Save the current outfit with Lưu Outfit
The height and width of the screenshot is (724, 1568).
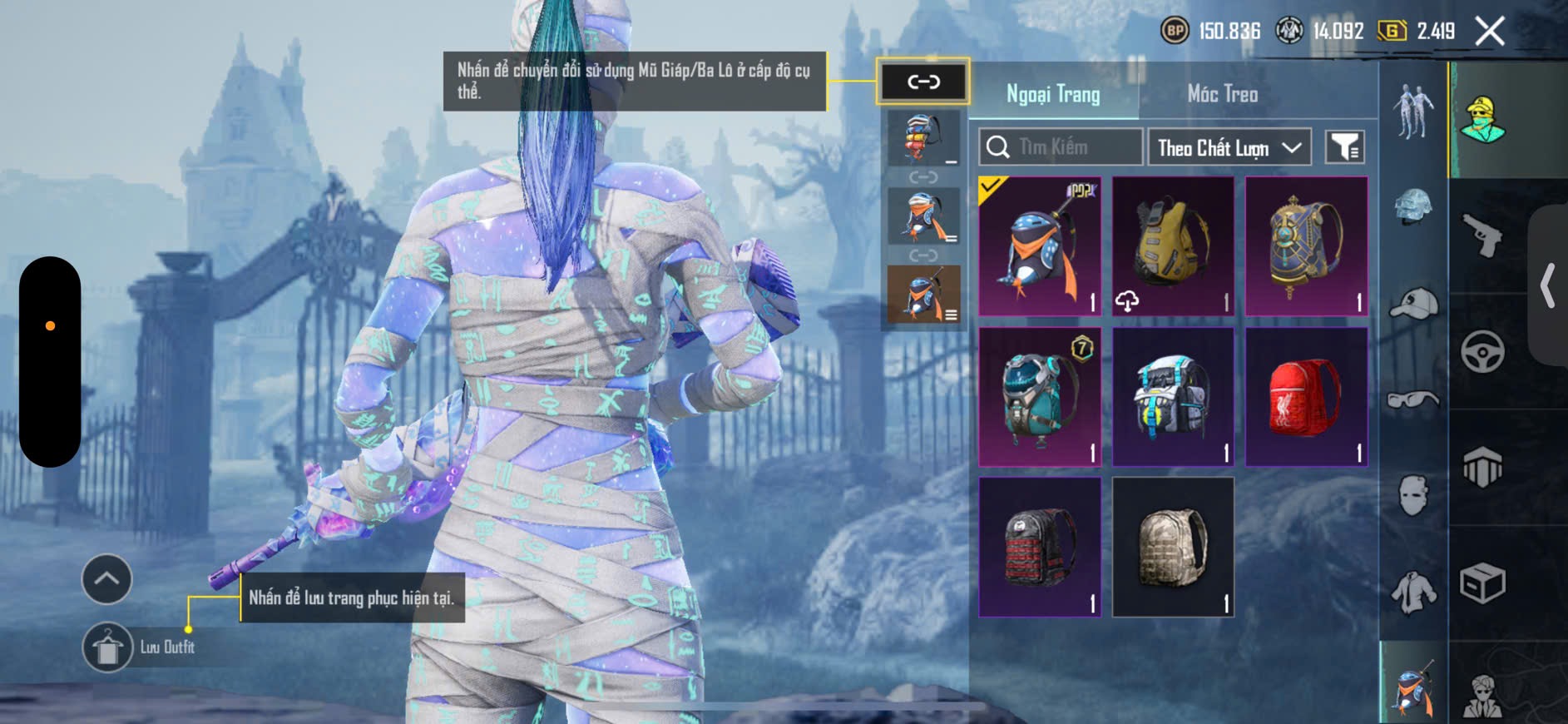click(107, 647)
